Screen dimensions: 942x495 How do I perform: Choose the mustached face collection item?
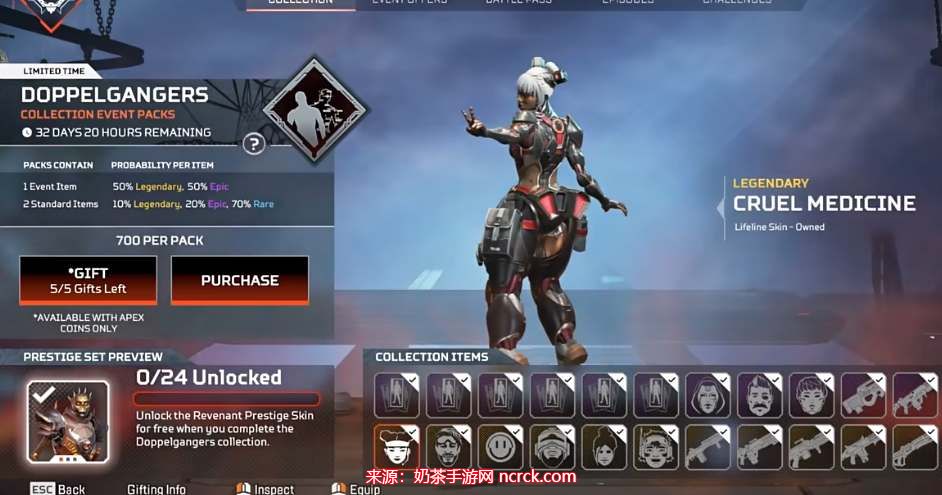coord(759,395)
